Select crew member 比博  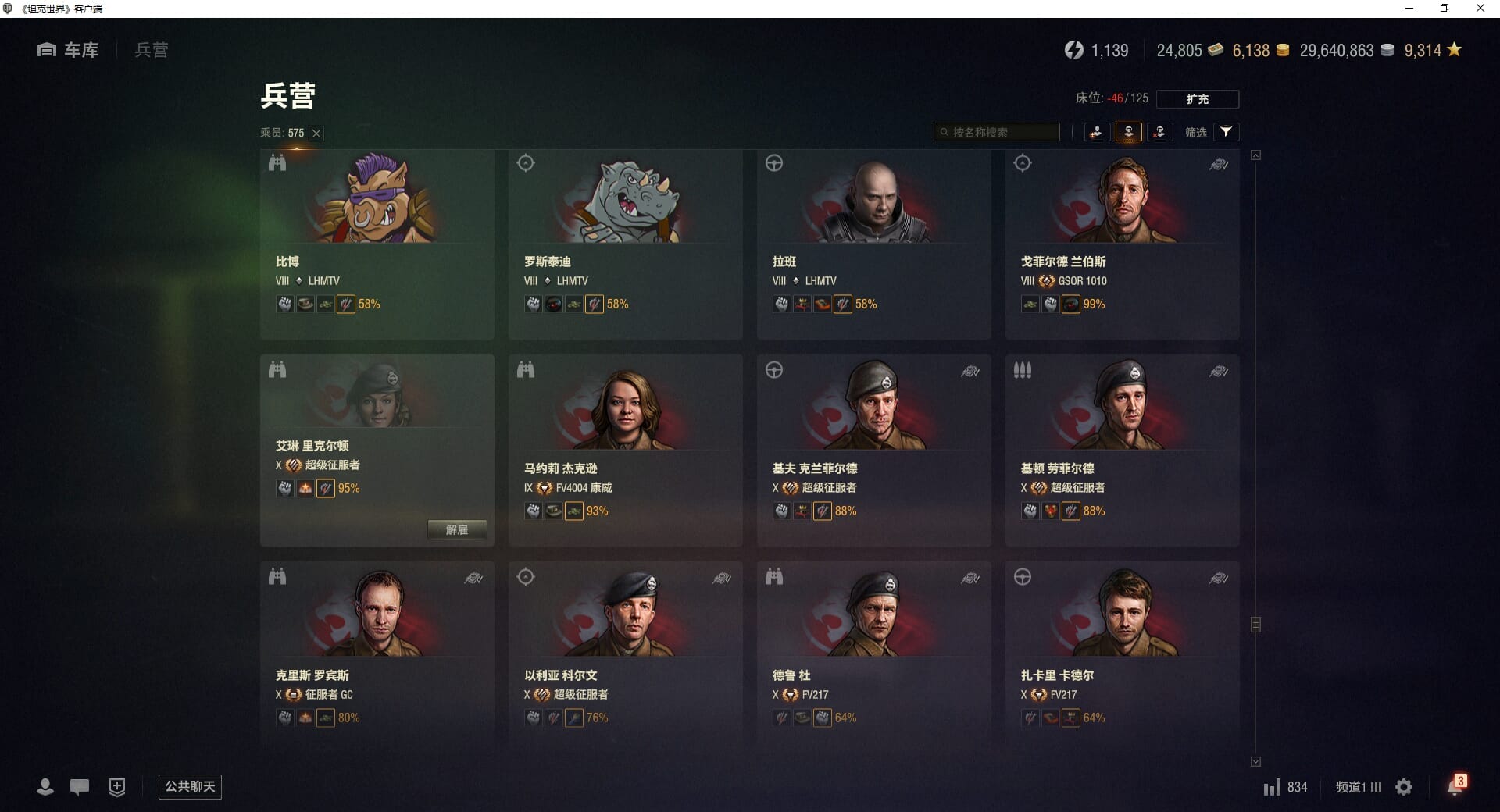click(377, 244)
